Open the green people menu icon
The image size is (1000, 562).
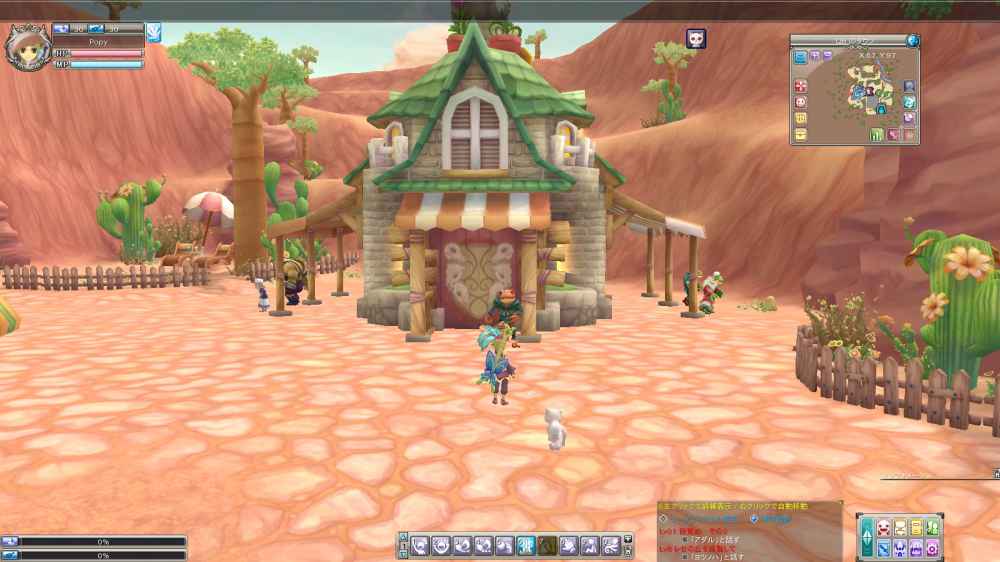pyautogui.click(x=932, y=528)
